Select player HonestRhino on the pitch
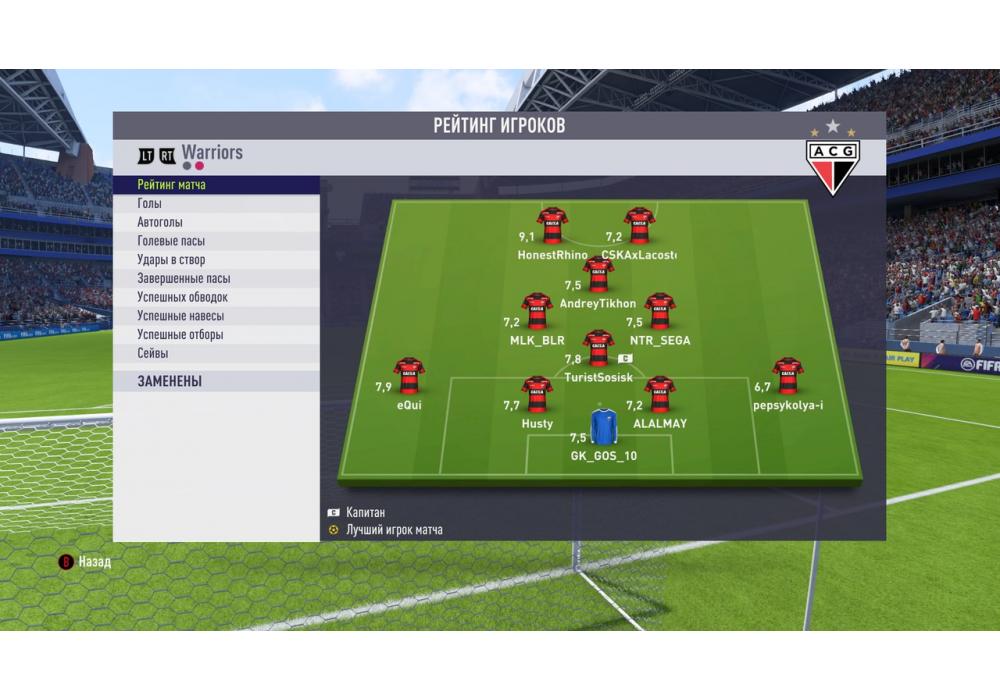 coord(552,226)
